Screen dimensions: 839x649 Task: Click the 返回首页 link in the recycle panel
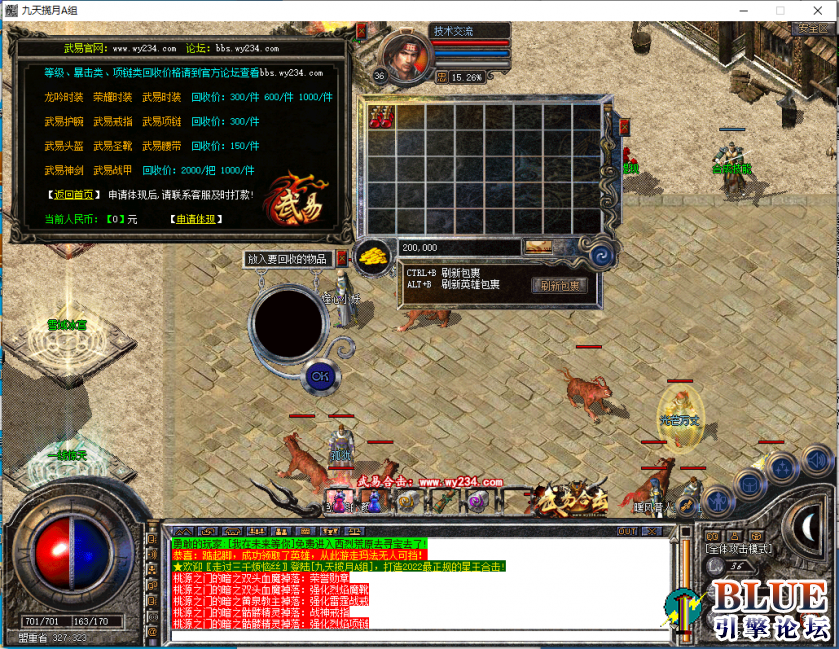point(74,195)
